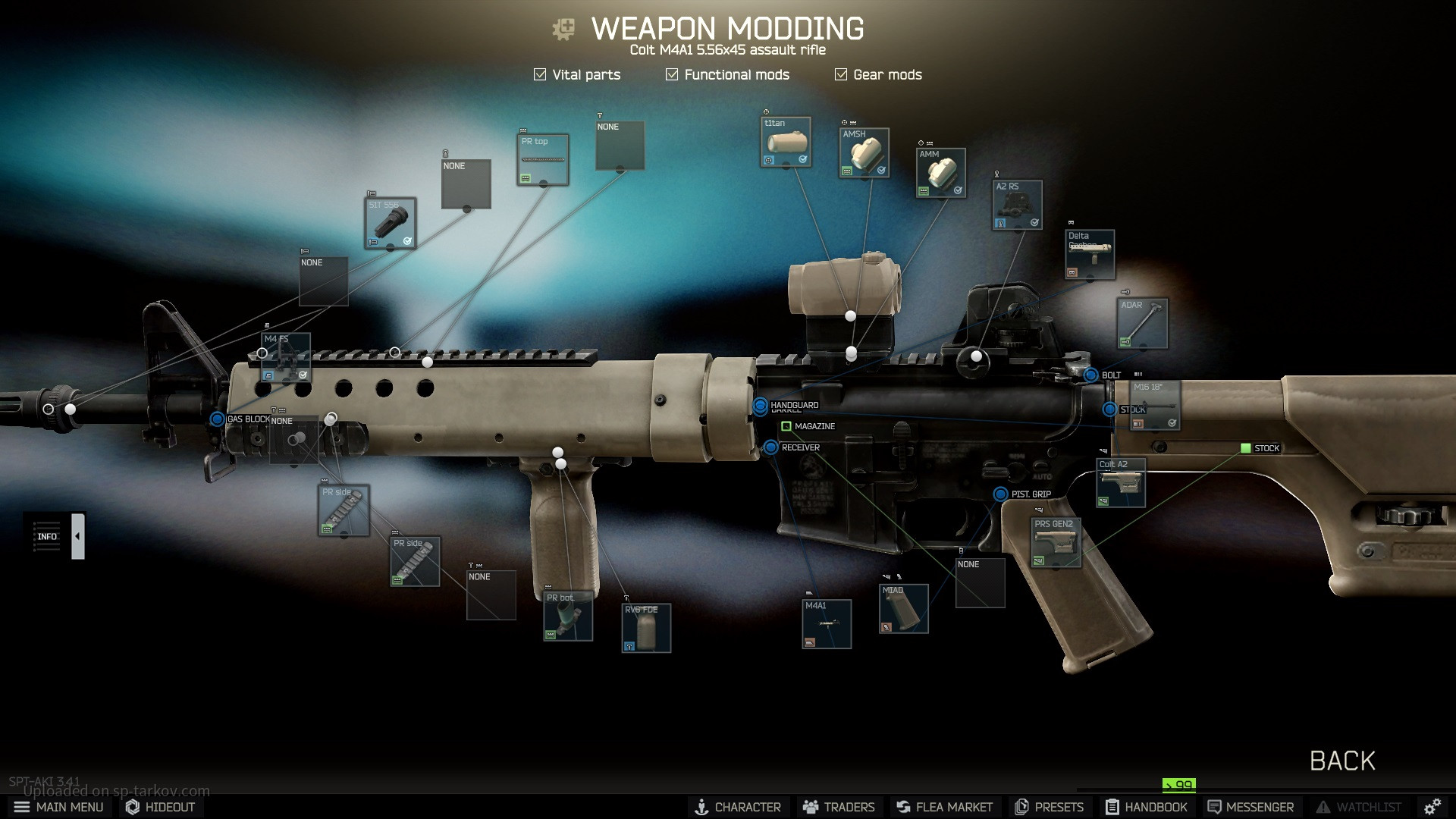Open settings via the gear icon
Viewport: 1456px width, 819px height.
1432,807
